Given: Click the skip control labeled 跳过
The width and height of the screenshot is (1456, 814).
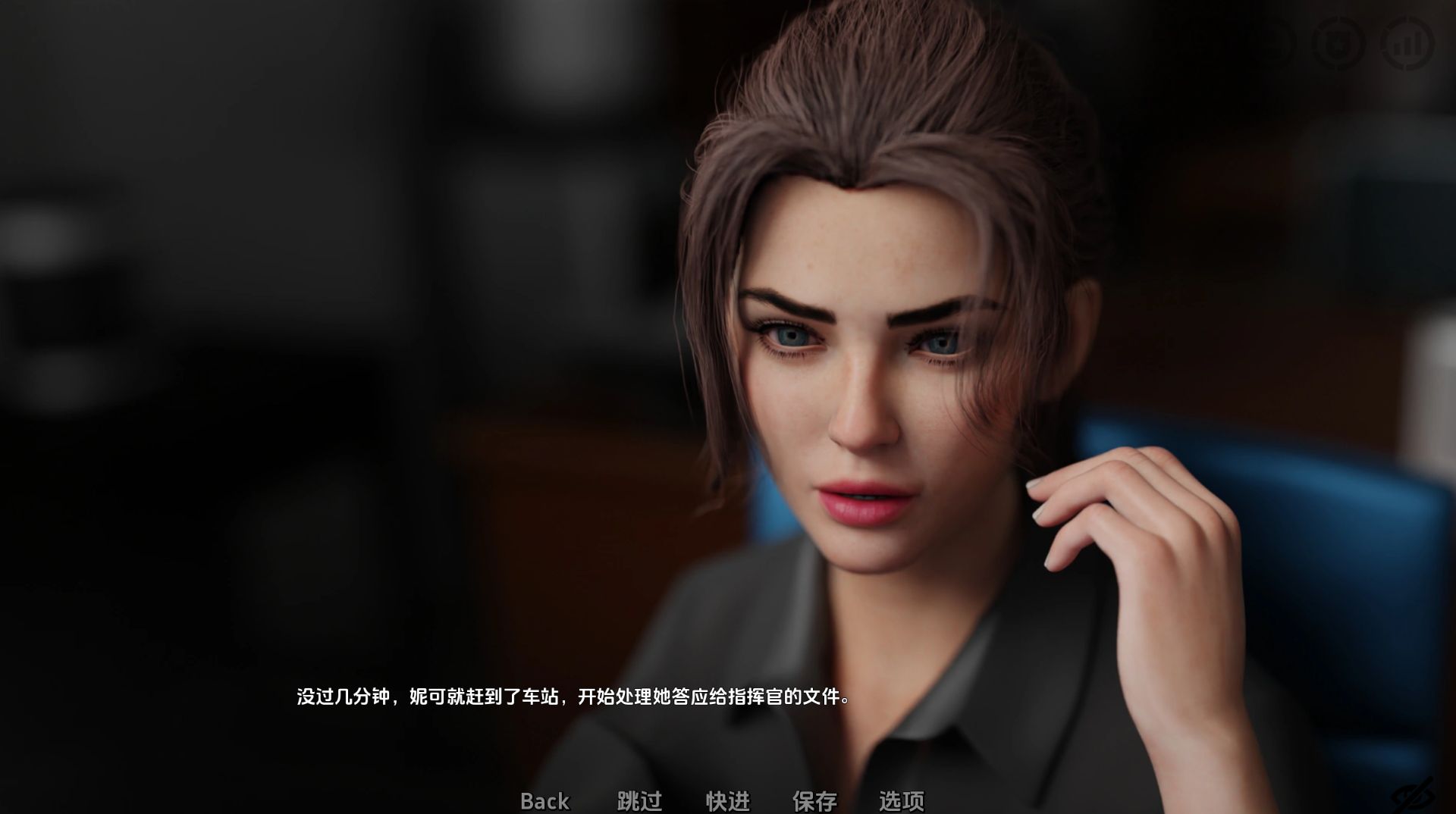Looking at the screenshot, I should coord(638,802).
